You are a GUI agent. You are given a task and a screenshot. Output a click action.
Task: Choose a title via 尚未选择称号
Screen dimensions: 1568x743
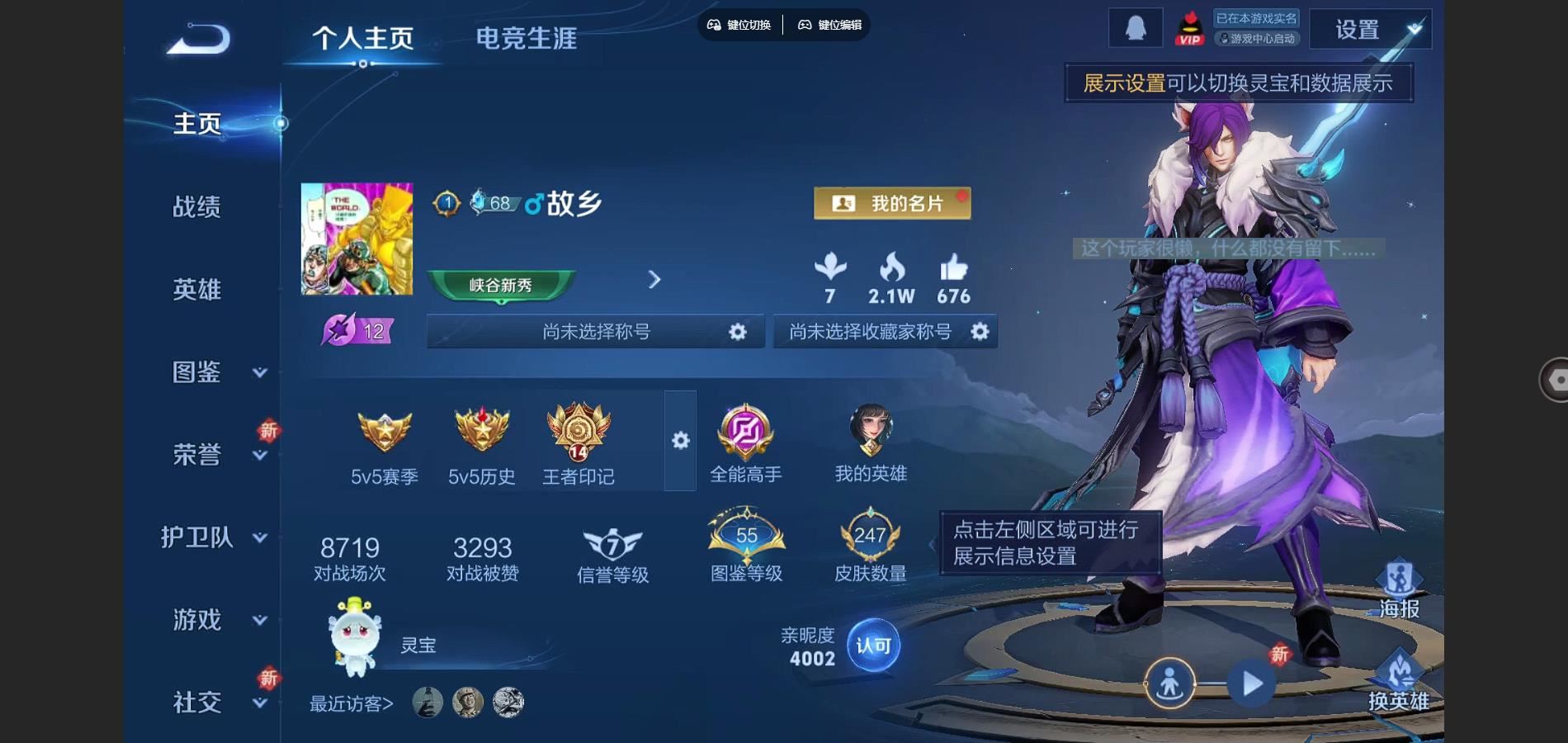point(595,332)
